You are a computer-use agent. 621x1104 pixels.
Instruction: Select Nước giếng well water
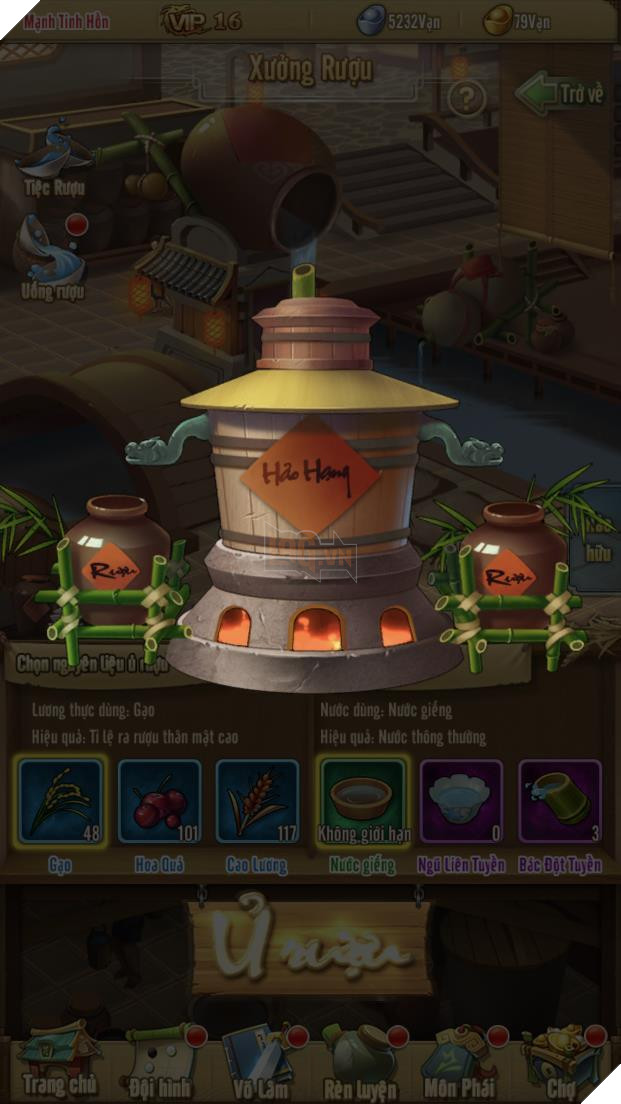pos(362,800)
